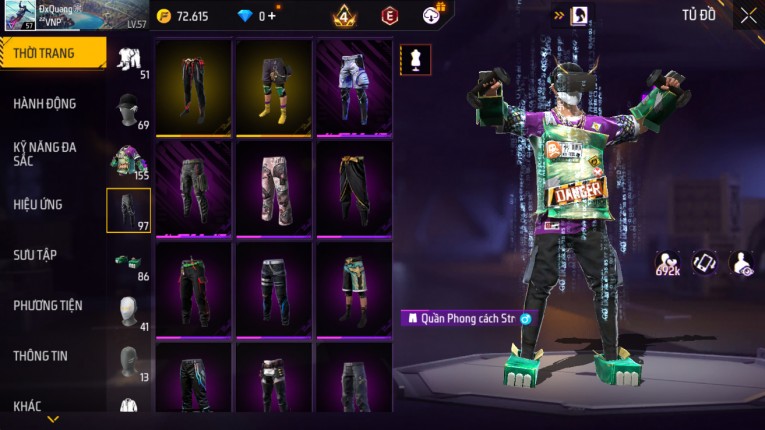Select the Hiệu Ứng tab
Image resolution: width=765 pixels, height=430 pixels.
click(x=38, y=205)
